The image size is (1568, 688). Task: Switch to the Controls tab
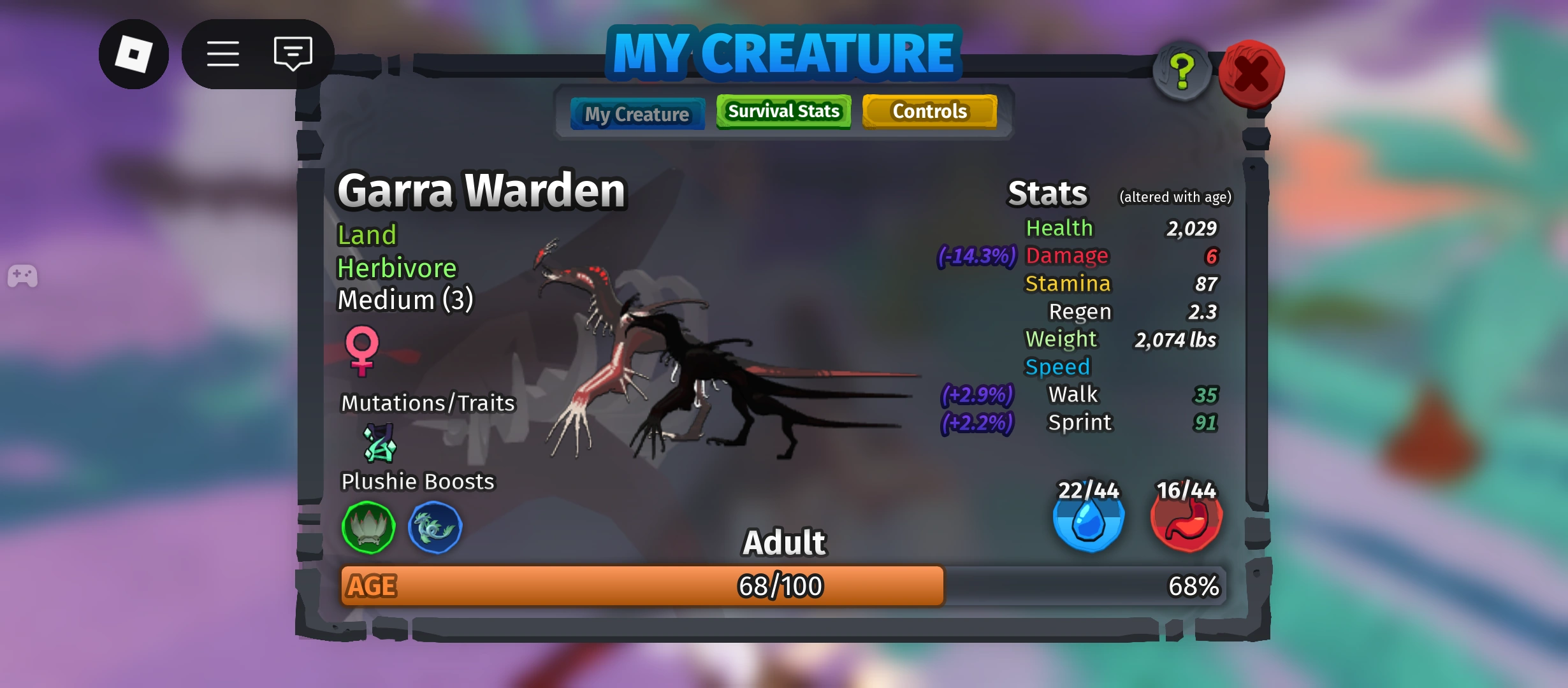pos(929,111)
